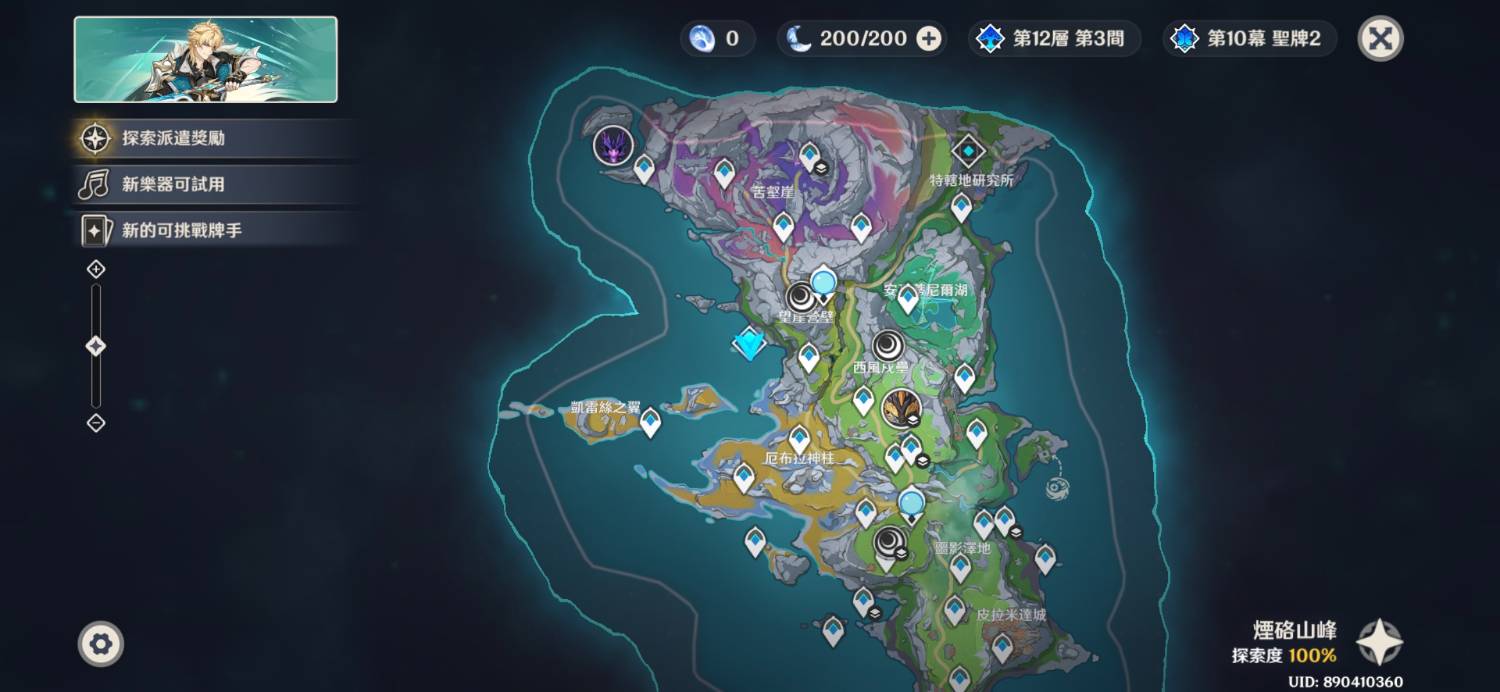Close the map with the X button
Screen dimensions: 1500x692
pos(1380,39)
